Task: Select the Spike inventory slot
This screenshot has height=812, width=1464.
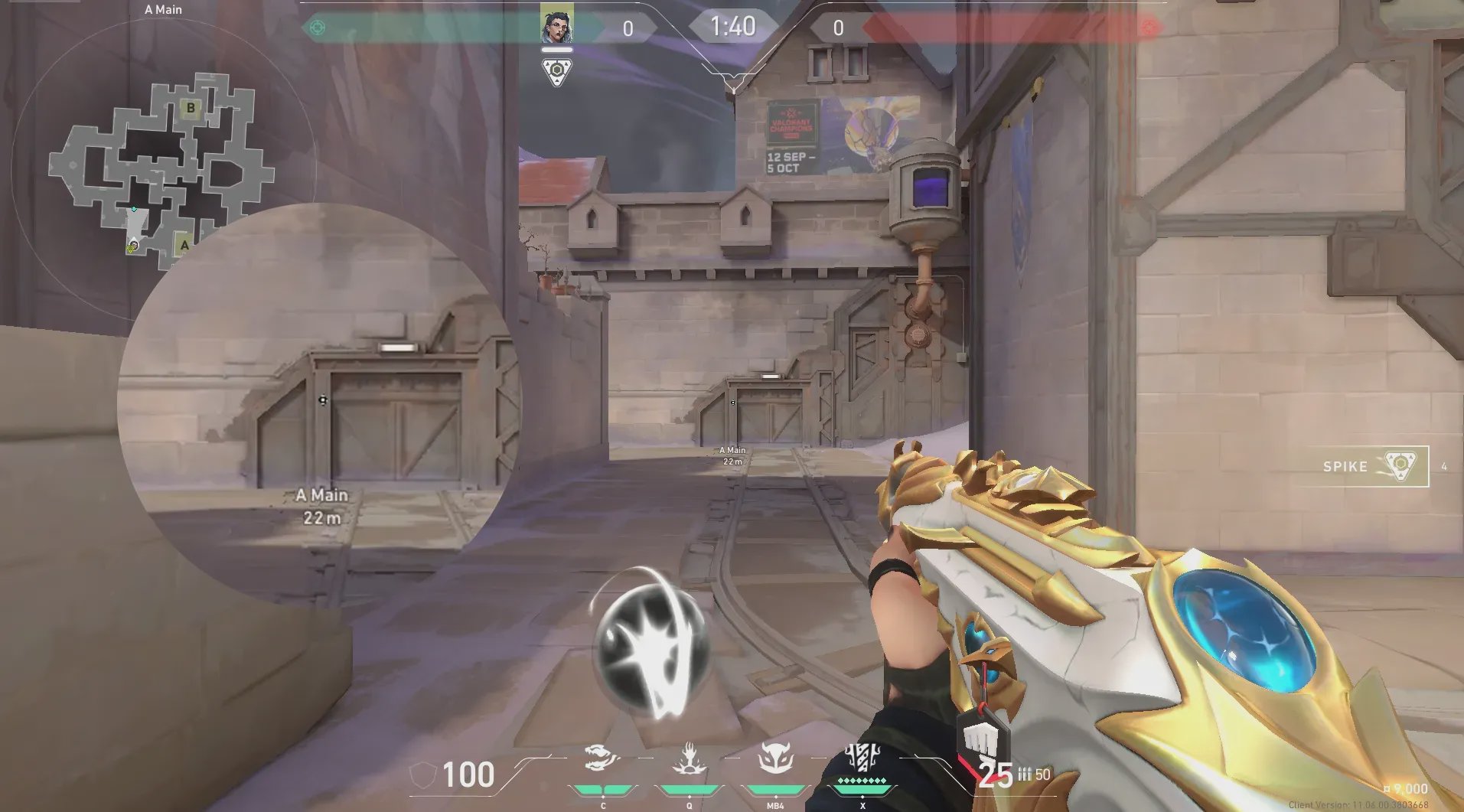Action: click(x=1374, y=466)
